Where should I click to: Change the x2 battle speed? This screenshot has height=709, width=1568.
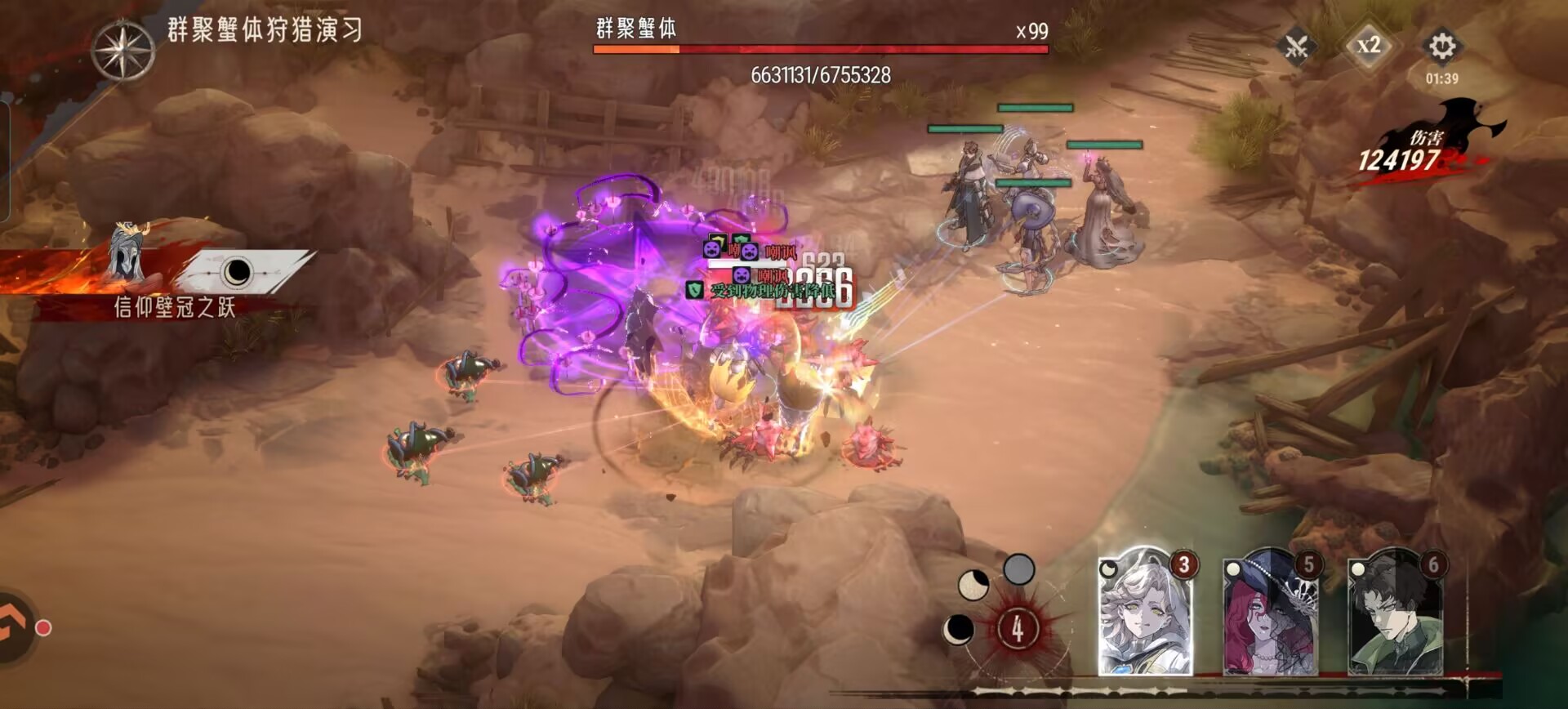(x=1369, y=46)
